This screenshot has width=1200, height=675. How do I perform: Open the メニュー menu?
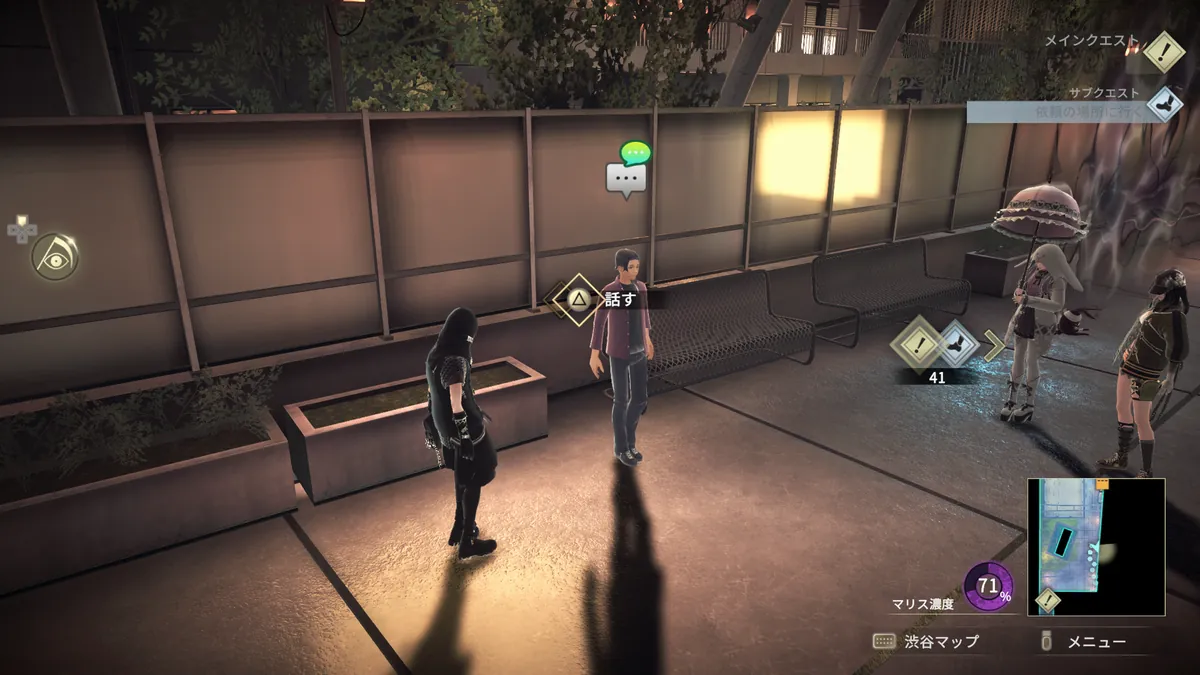pyautogui.click(x=1085, y=641)
